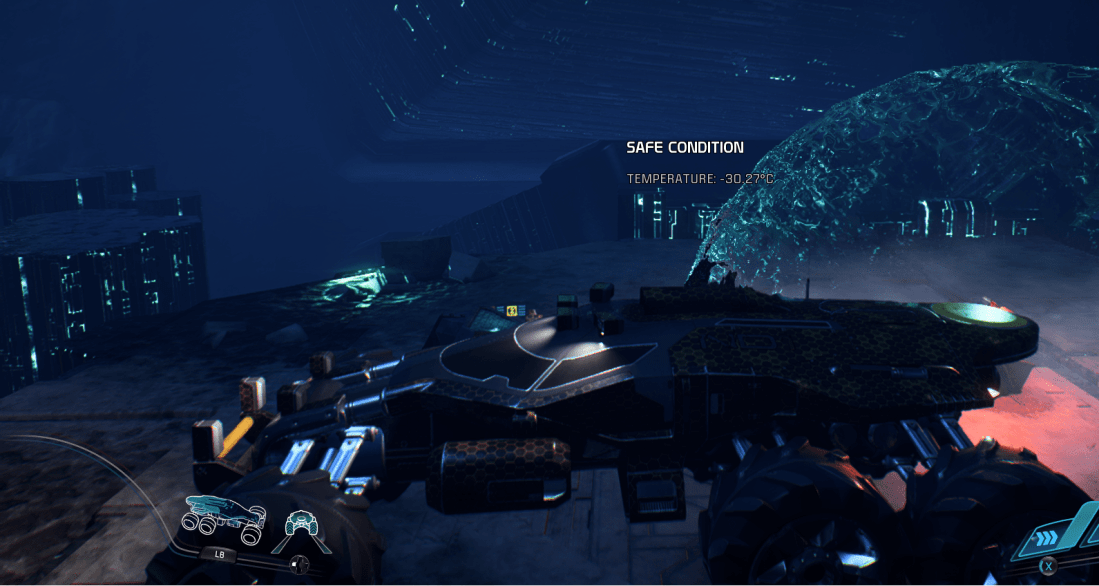The height and width of the screenshot is (586, 1099).
Task: Activate the front-view Nomad headlights icon
Action: click(301, 521)
